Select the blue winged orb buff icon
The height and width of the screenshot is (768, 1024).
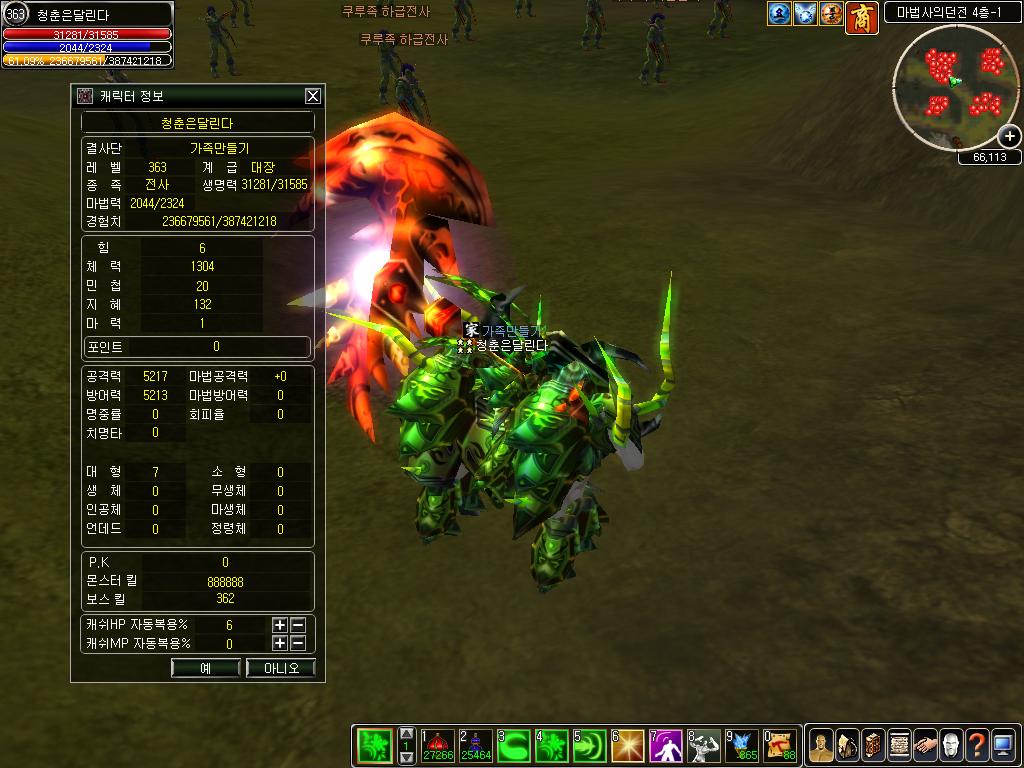(806, 14)
